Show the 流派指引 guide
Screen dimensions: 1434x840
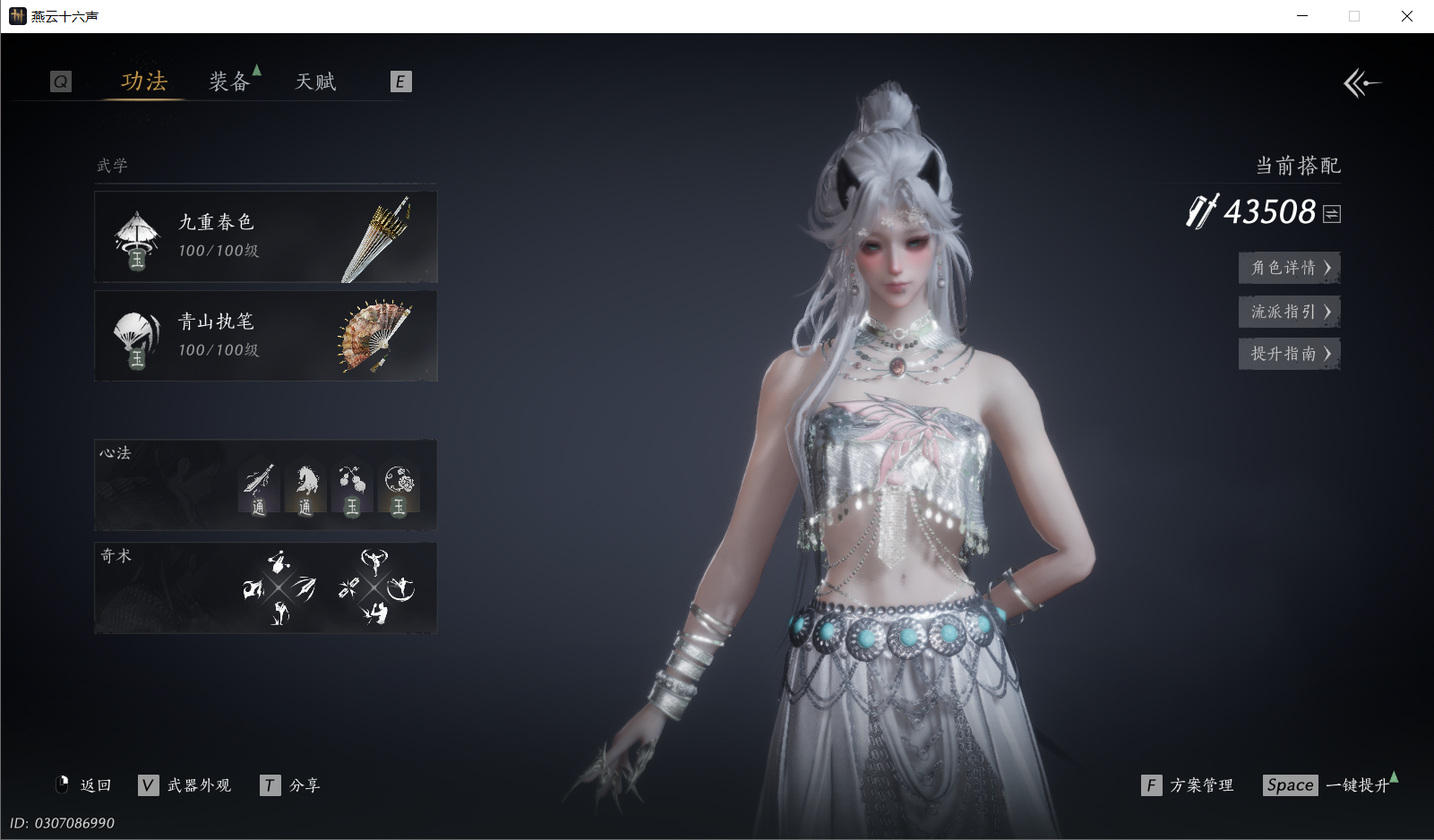1289,312
